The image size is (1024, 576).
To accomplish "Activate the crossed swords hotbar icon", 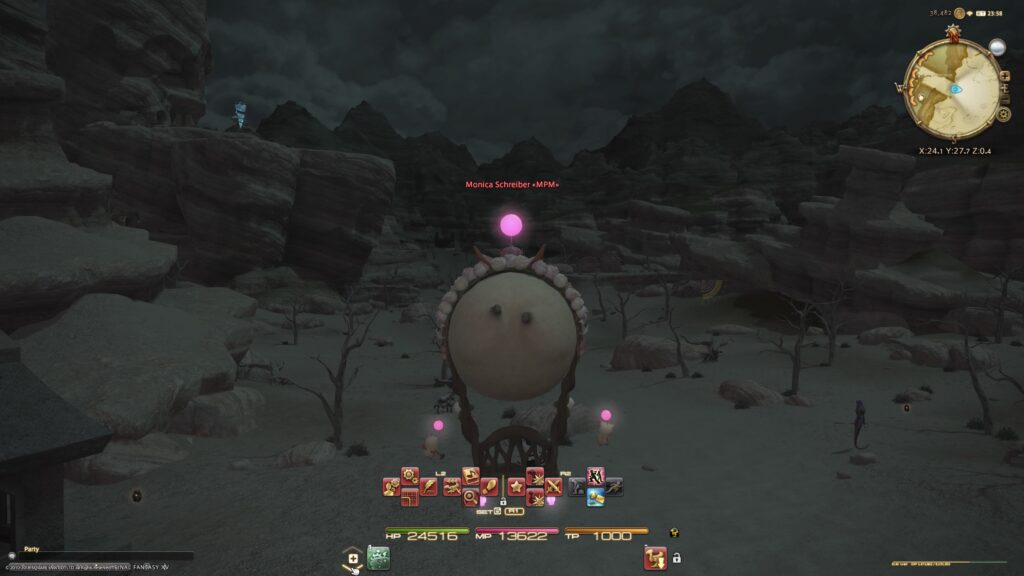I will [554, 487].
